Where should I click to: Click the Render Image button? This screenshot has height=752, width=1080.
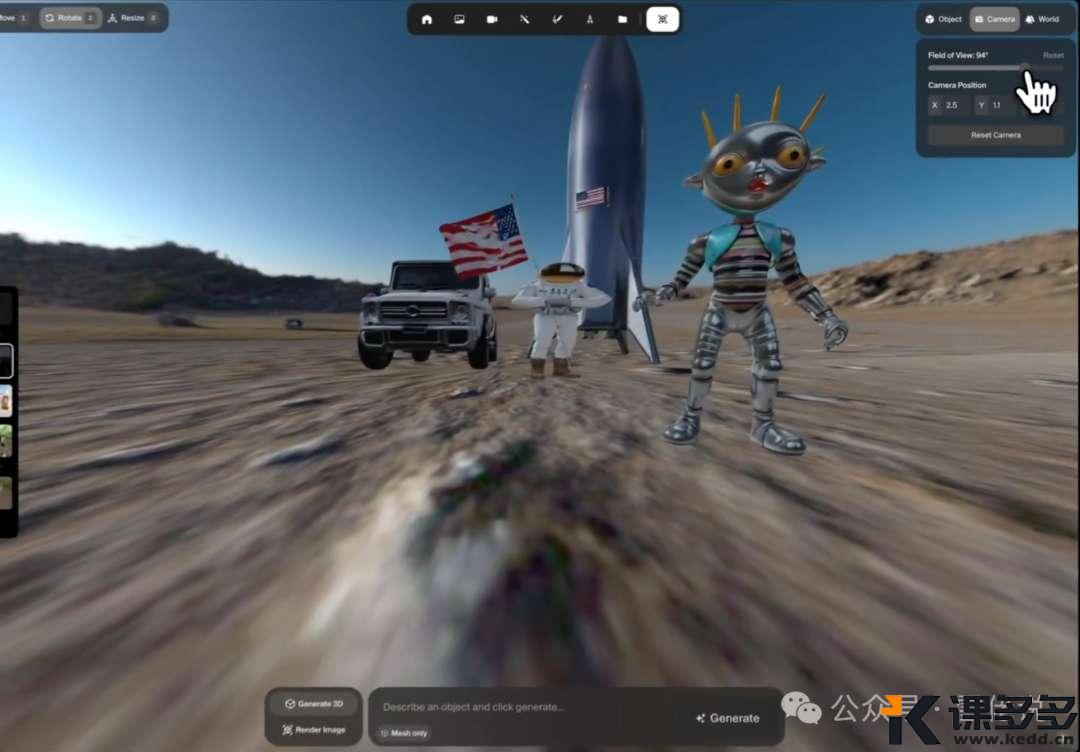click(x=314, y=730)
